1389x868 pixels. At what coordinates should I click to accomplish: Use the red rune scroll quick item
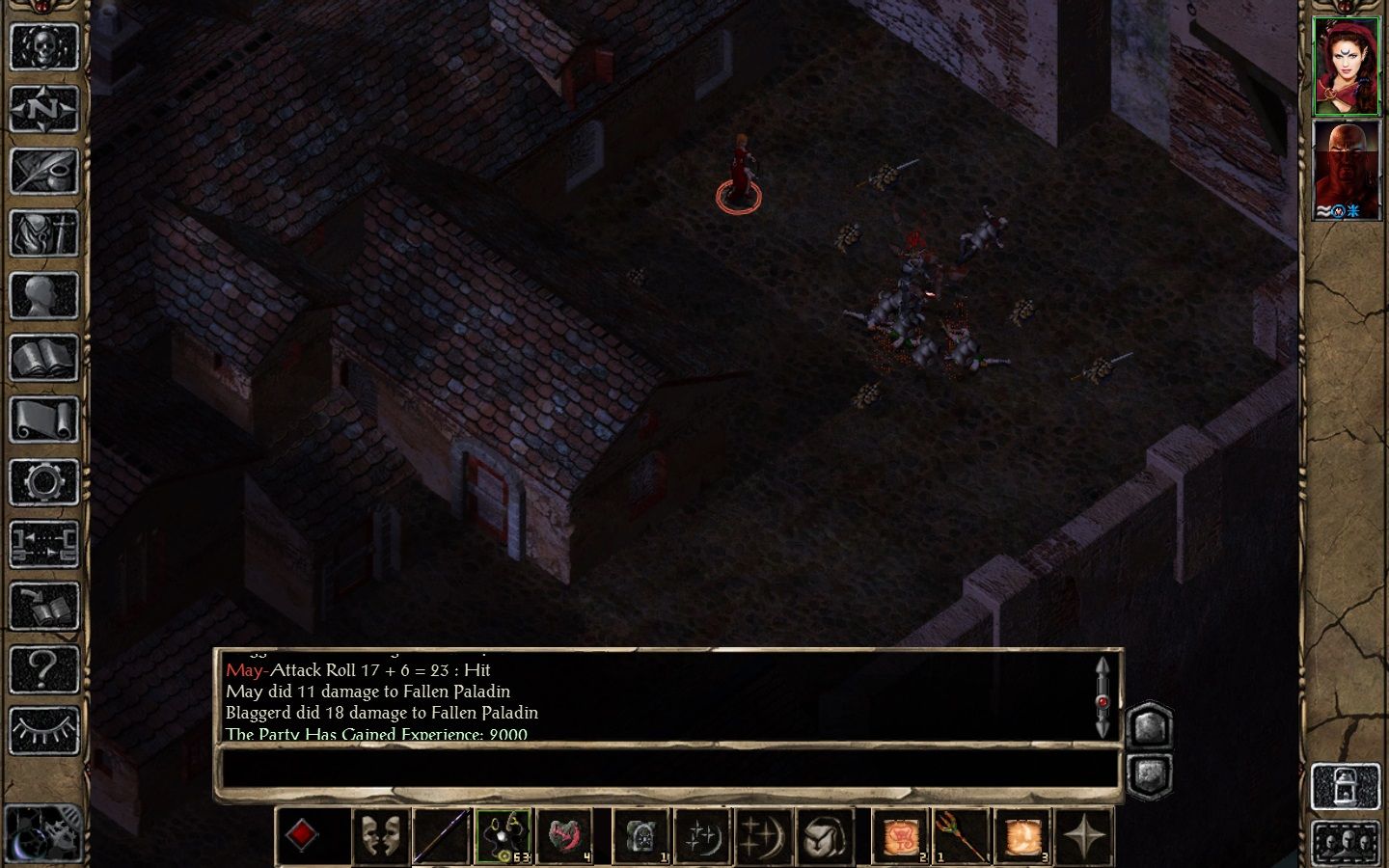pos(901,835)
